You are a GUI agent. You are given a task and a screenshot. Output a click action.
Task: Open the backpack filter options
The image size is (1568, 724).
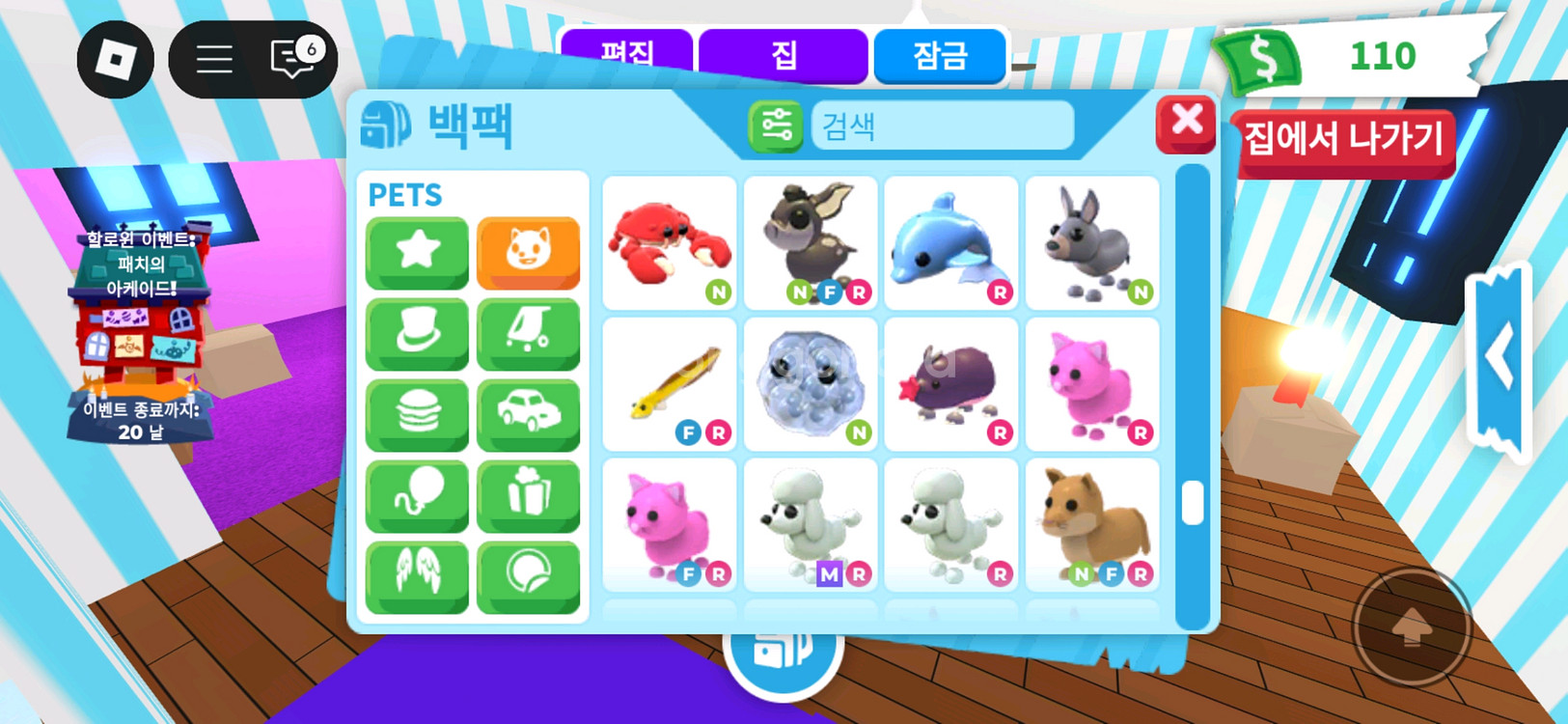776,126
